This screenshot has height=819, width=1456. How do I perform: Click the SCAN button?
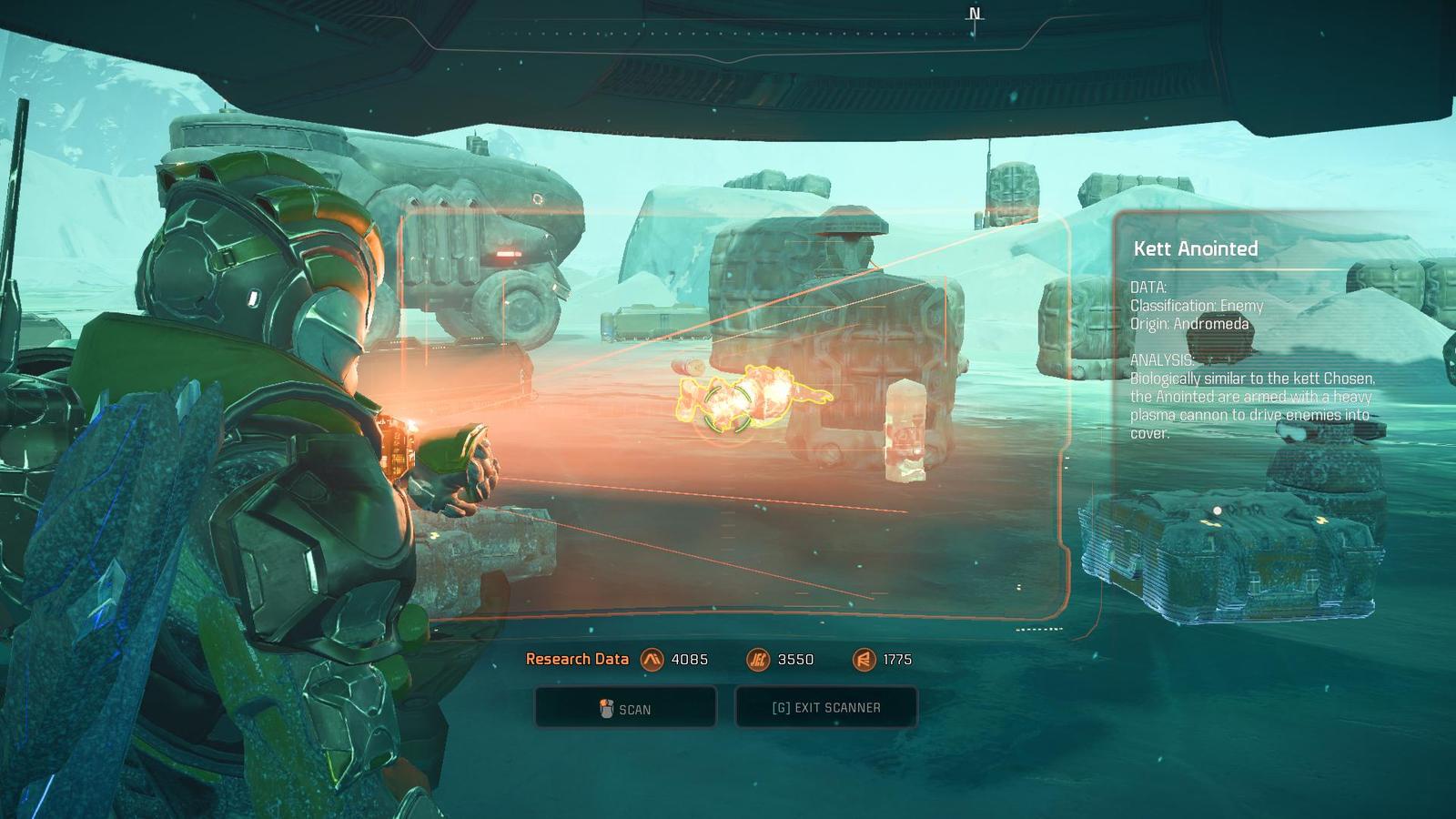(625, 708)
